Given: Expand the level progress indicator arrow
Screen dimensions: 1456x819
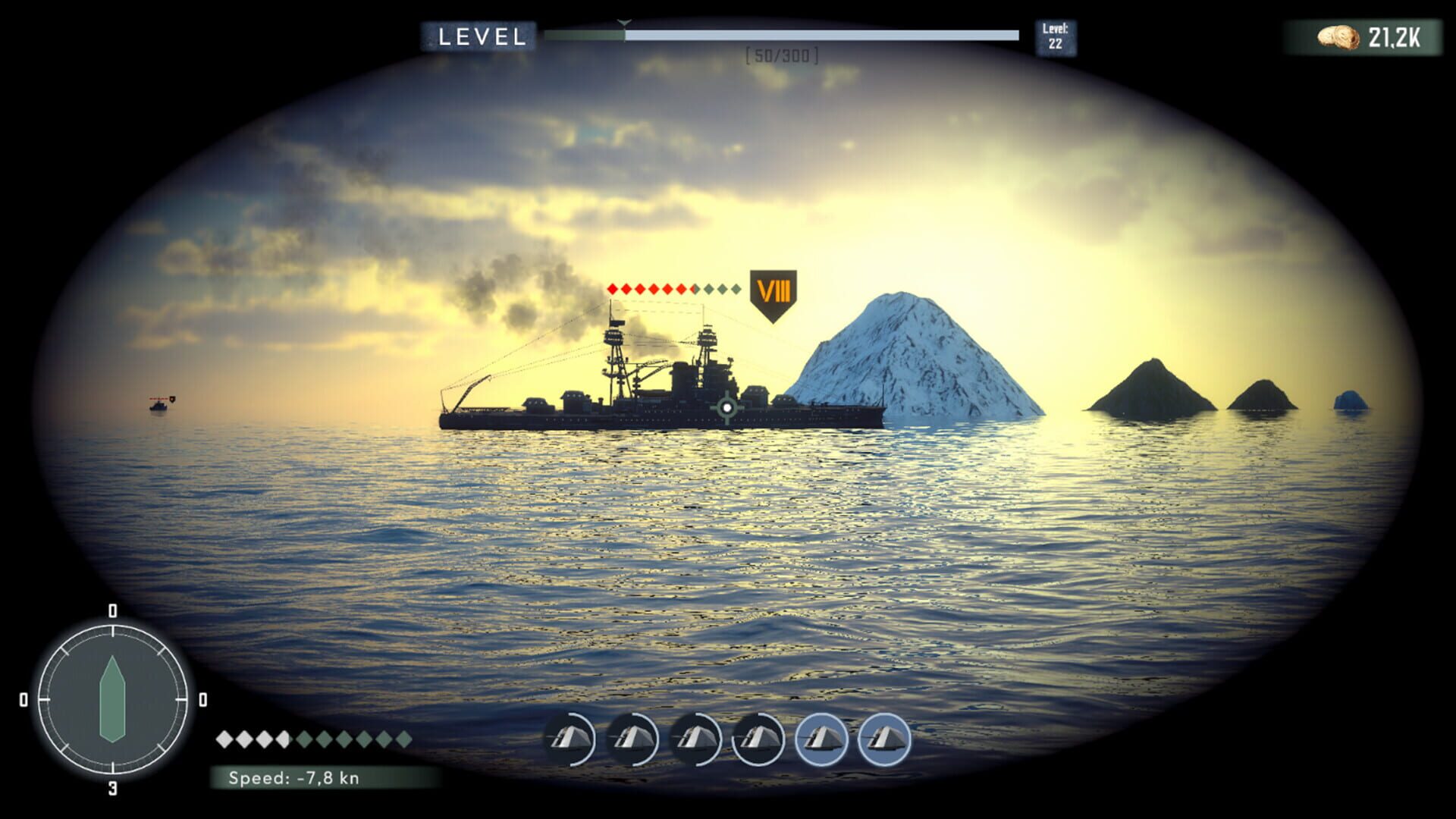Looking at the screenshot, I should pos(623,24).
